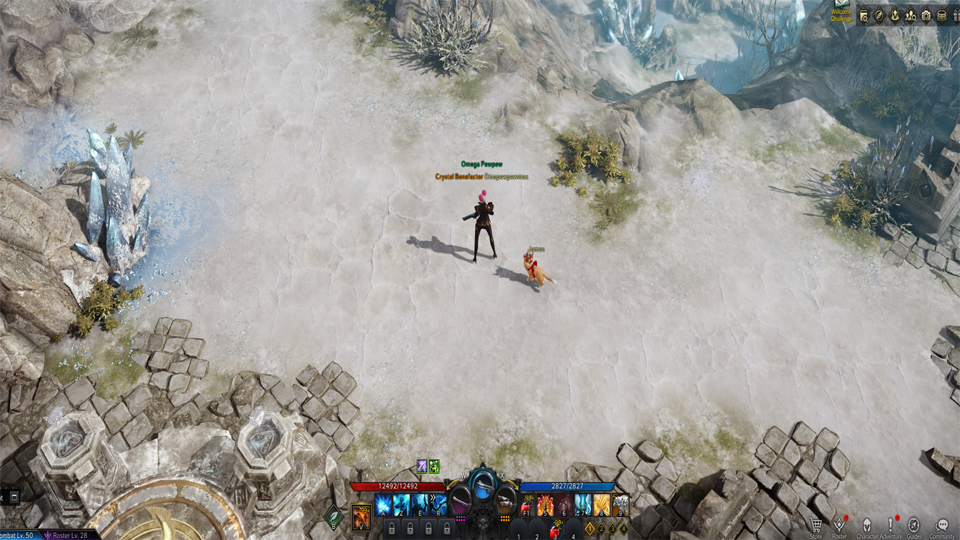
Task: Open the Community menu
Action: click(942, 525)
